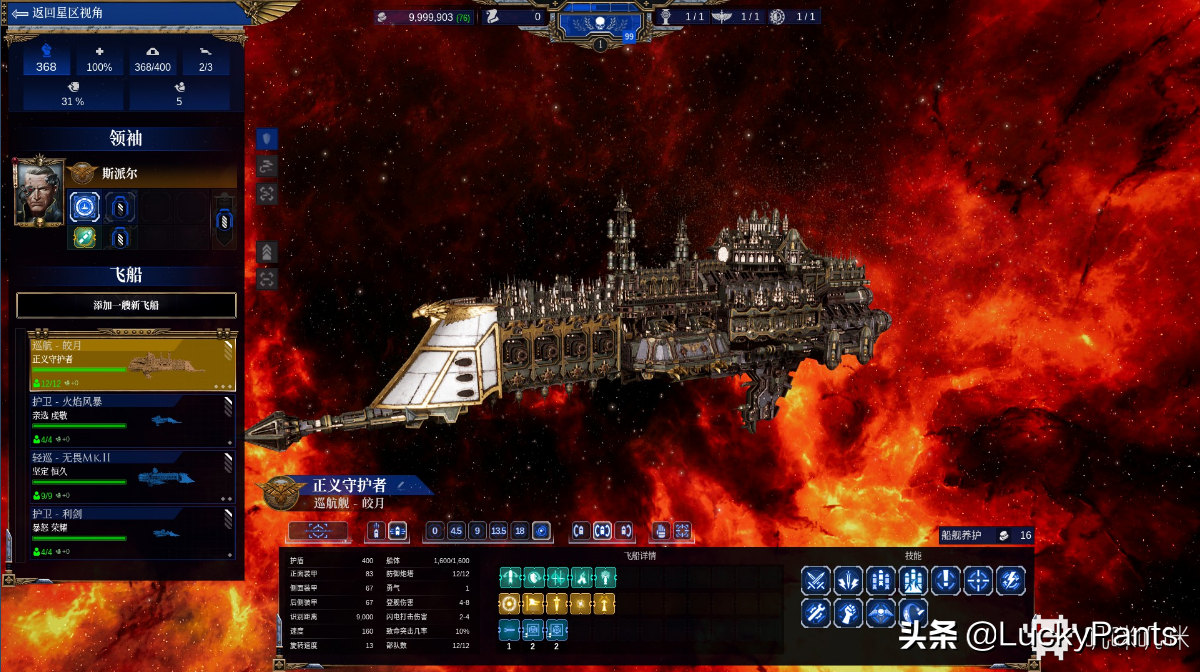1200x672 pixels.
Task: Use the wrench repair skill
Action: (816, 611)
